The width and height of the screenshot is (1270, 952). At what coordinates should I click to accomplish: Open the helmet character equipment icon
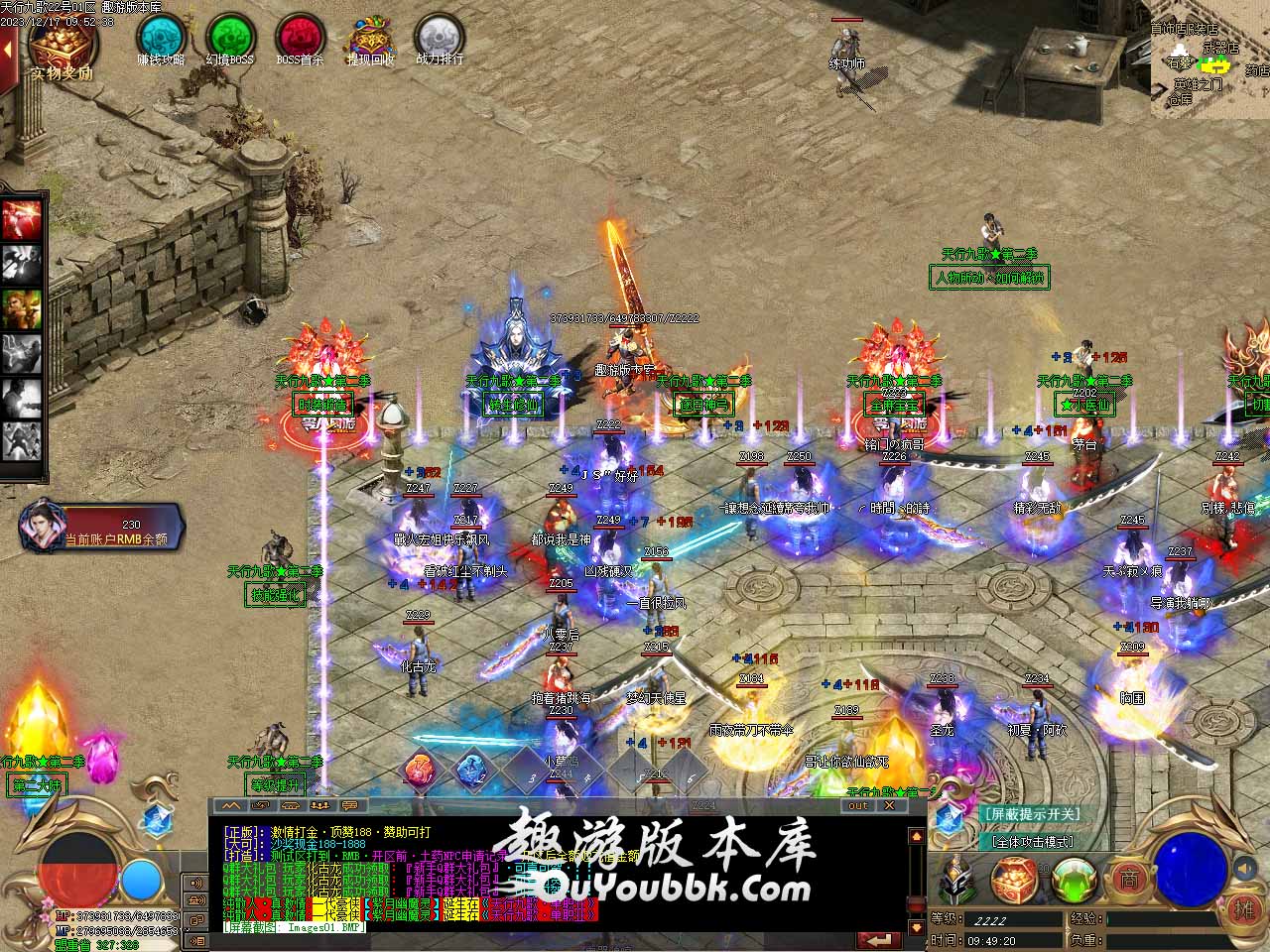[x=956, y=879]
